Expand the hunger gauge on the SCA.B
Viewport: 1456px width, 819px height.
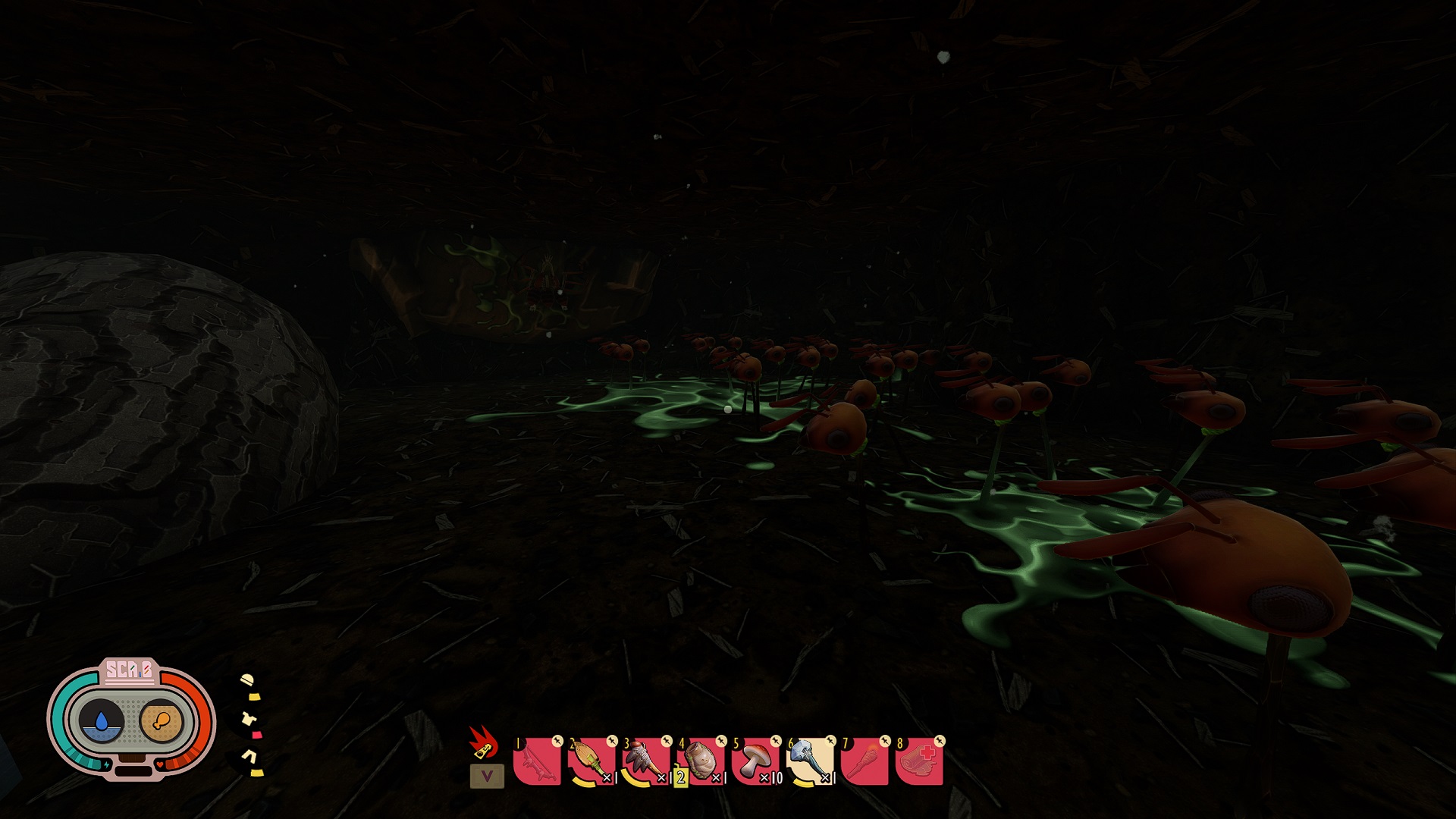point(161,720)
